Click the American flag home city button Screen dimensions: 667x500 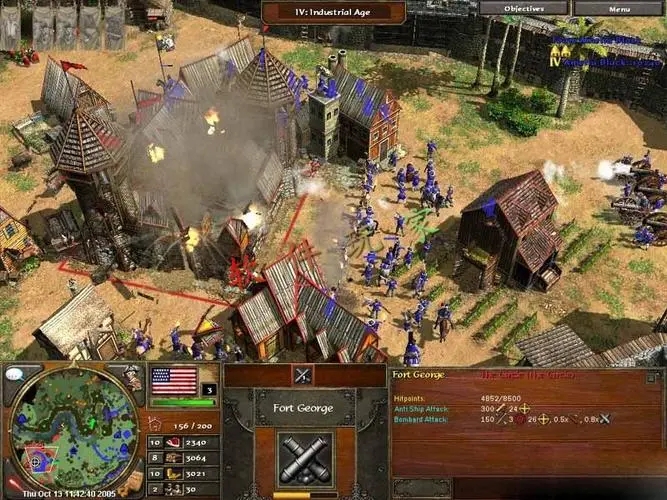[174, 381]
